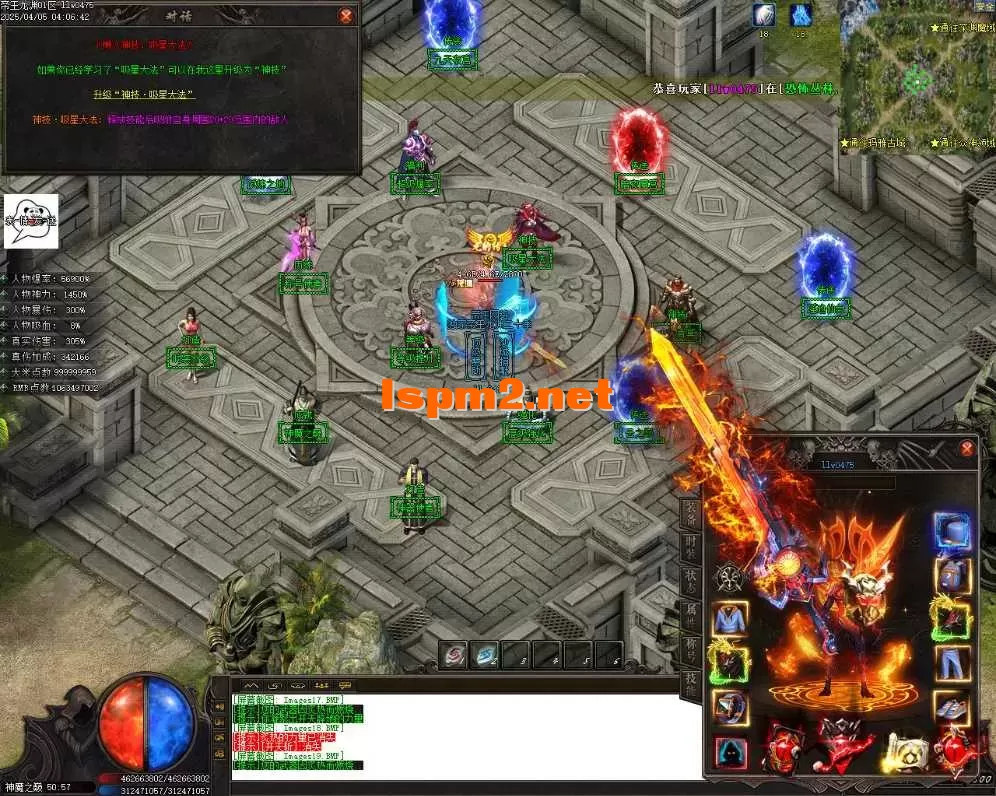Switch to the 装备 equipment tab

click(x=691, y=513)
